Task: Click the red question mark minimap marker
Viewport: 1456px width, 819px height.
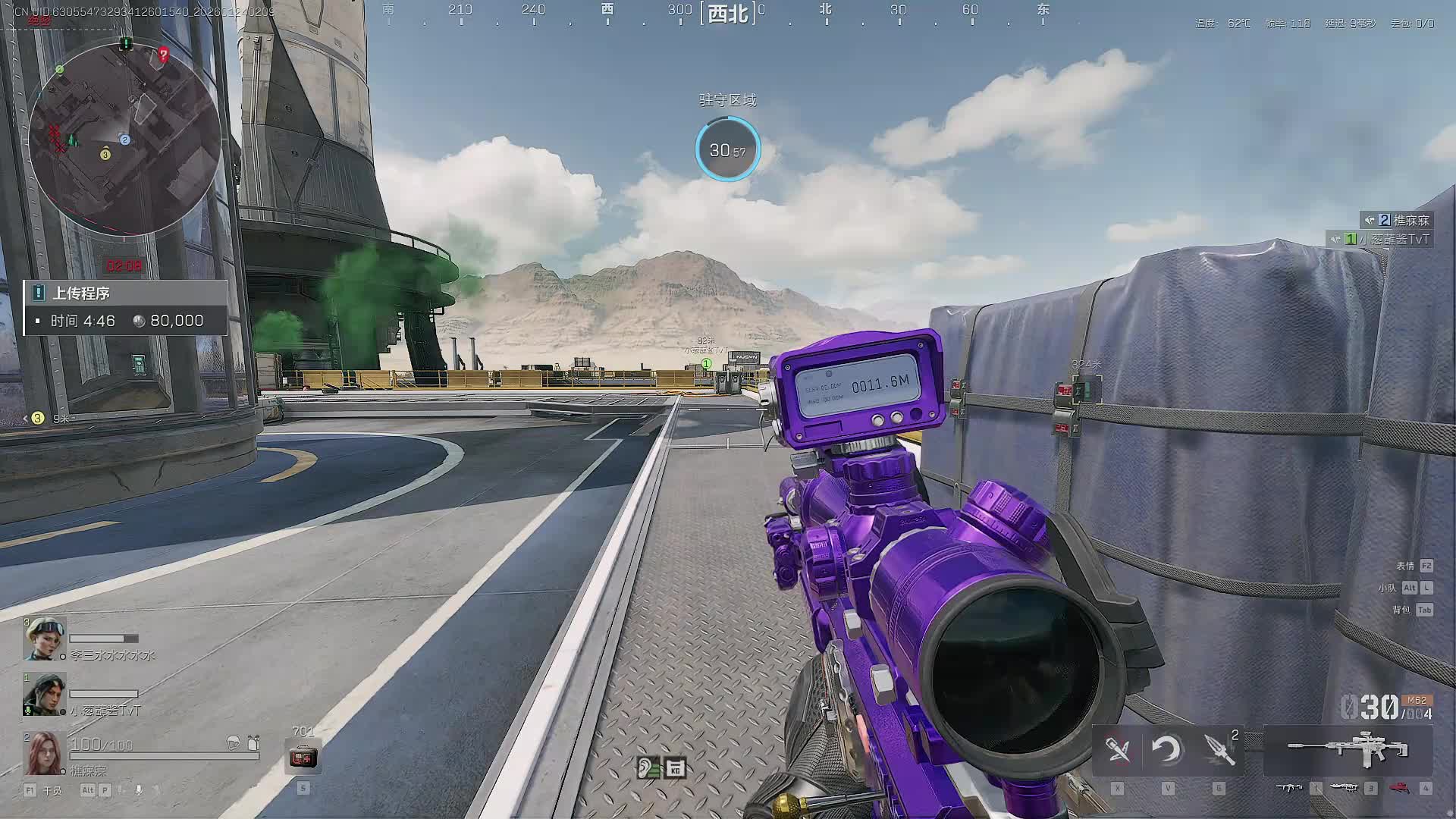Action: [163, 54]
